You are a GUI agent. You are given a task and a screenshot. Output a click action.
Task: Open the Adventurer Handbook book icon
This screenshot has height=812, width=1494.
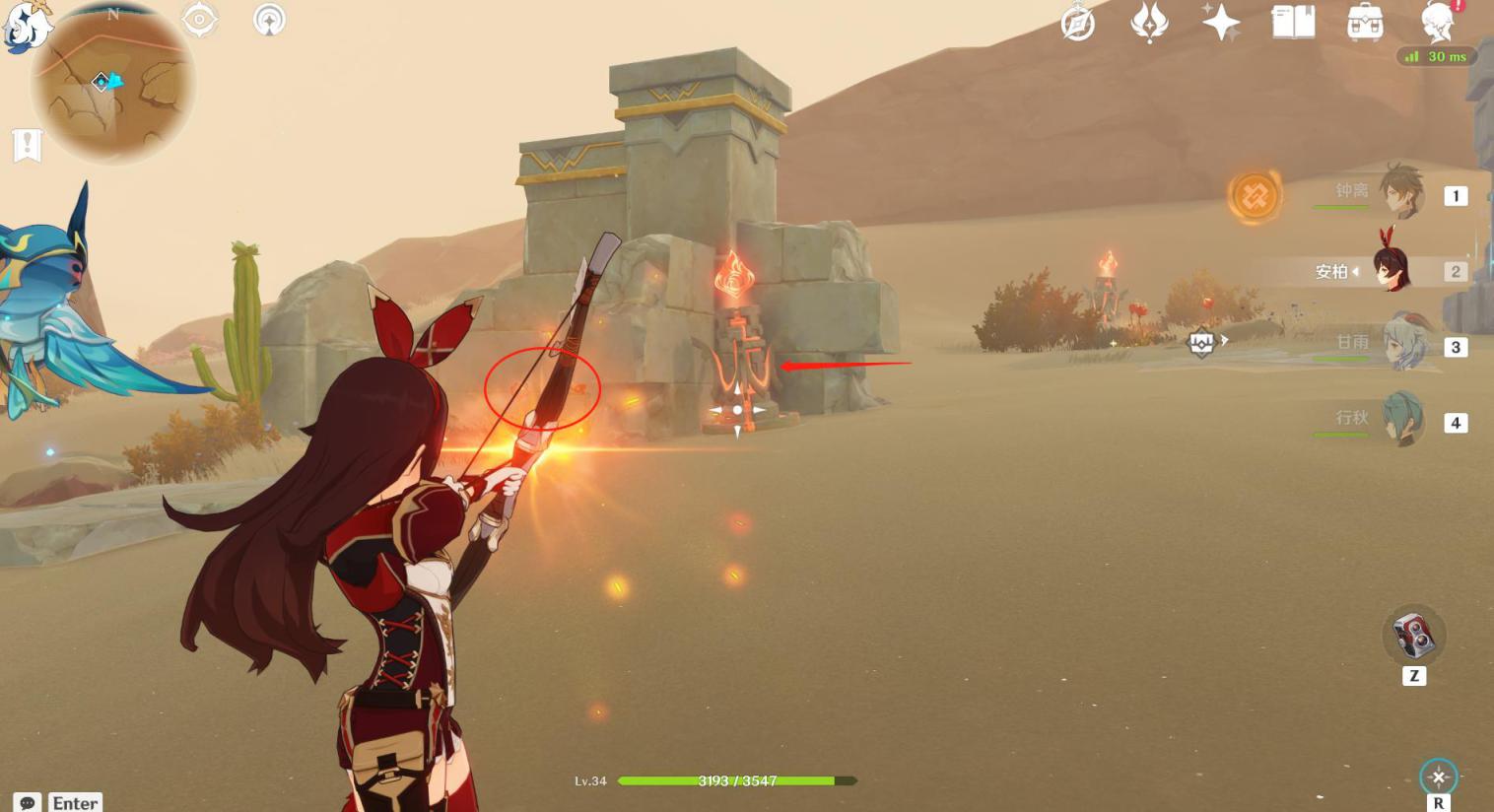tap(1293, 22)
